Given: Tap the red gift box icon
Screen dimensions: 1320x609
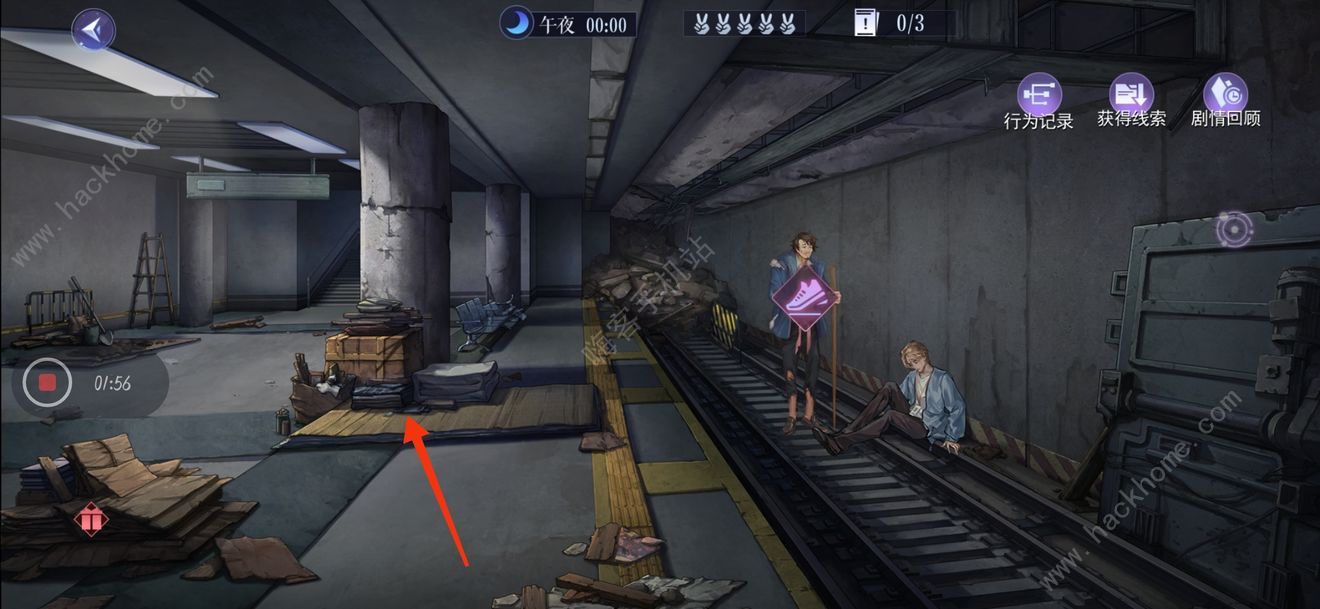Looking at the screenshot, I should [91, 519].
